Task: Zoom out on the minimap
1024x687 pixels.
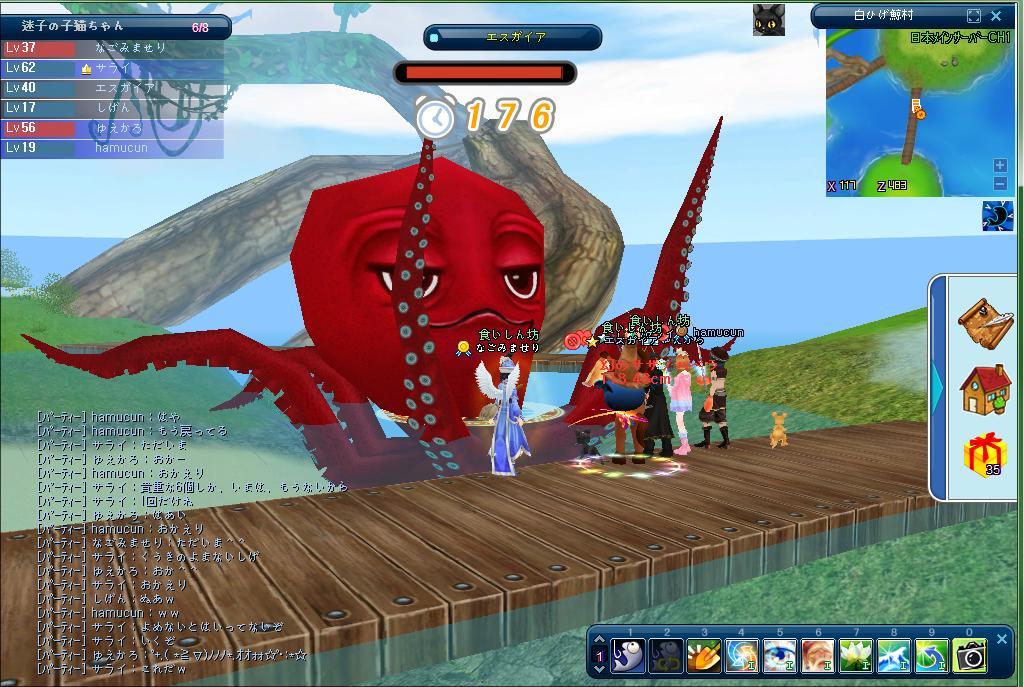Action: click(1000, 183)
